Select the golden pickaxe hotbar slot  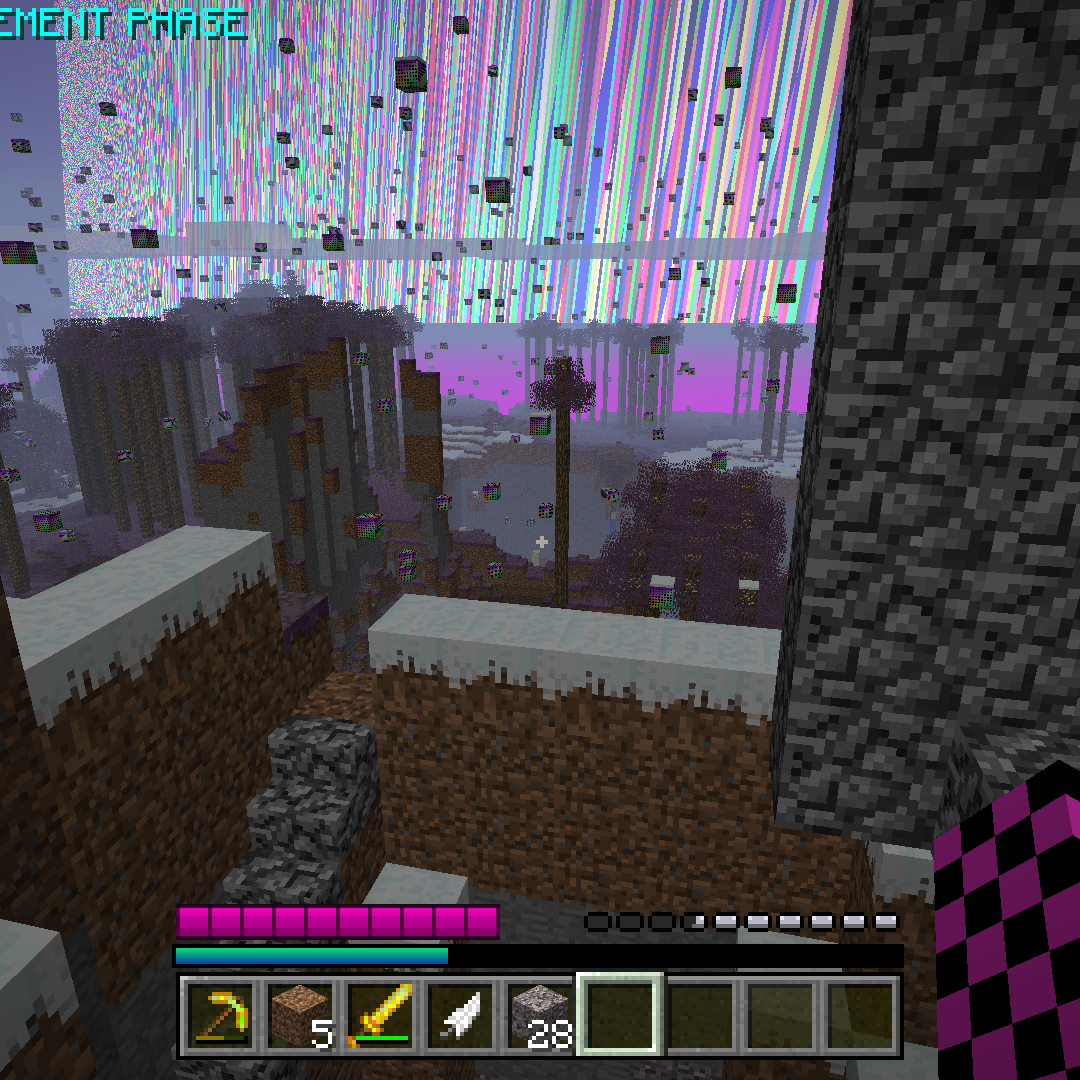coord(220,1014)
